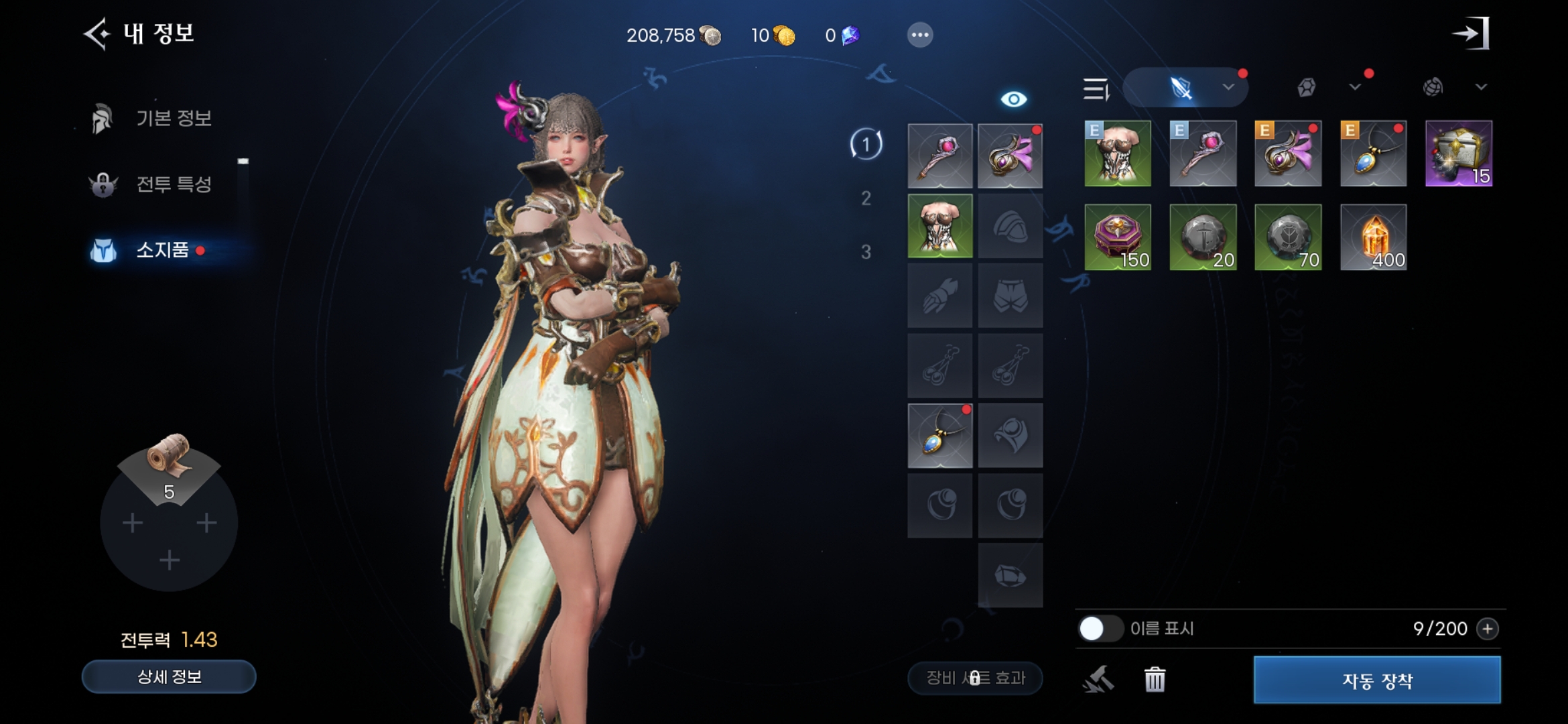
Task: Open the inventory sort list icon
Action: point(1096,88)
